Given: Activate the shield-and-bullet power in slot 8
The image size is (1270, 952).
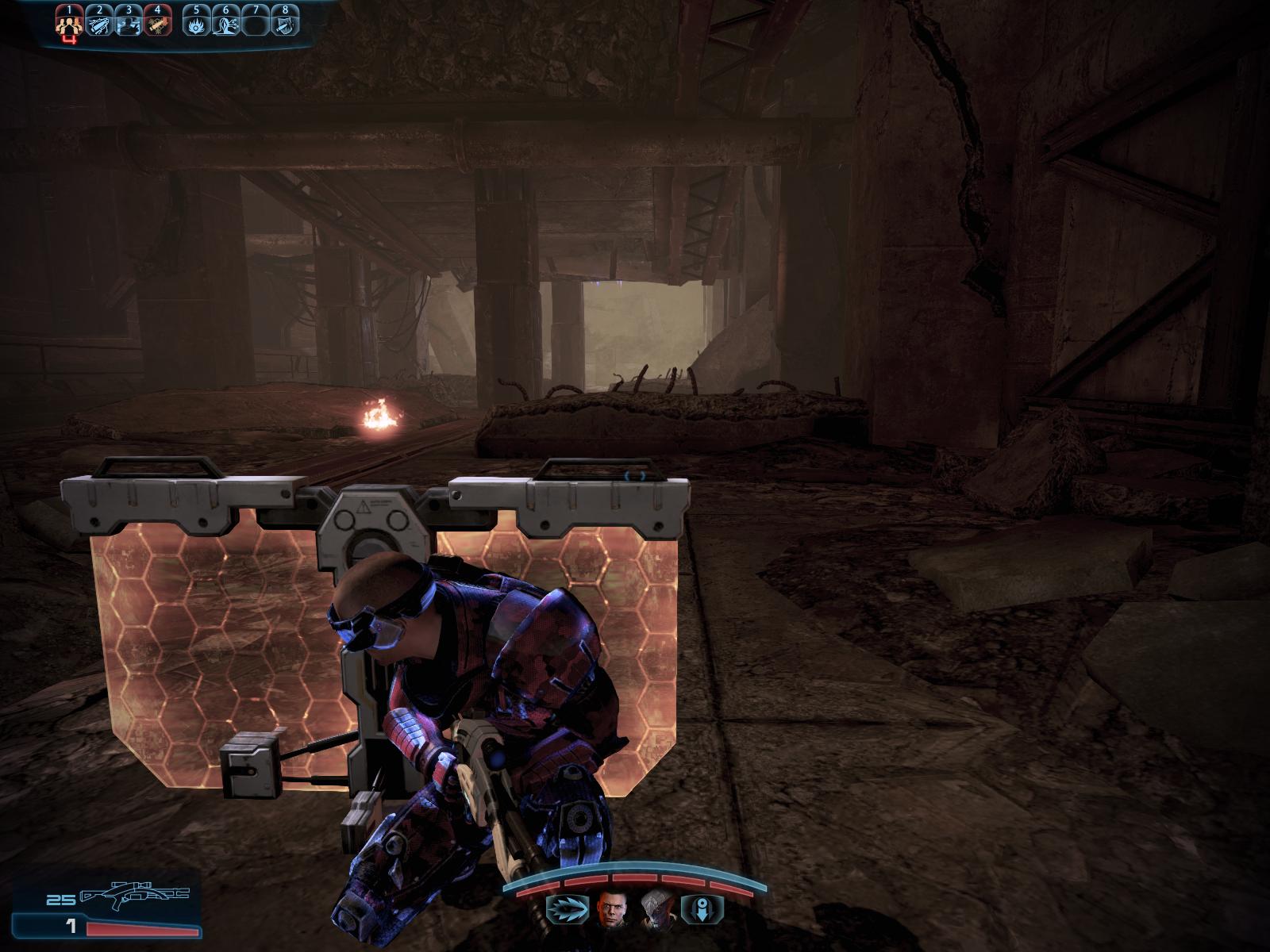Looking at the screenshot, I should [283, 25].
